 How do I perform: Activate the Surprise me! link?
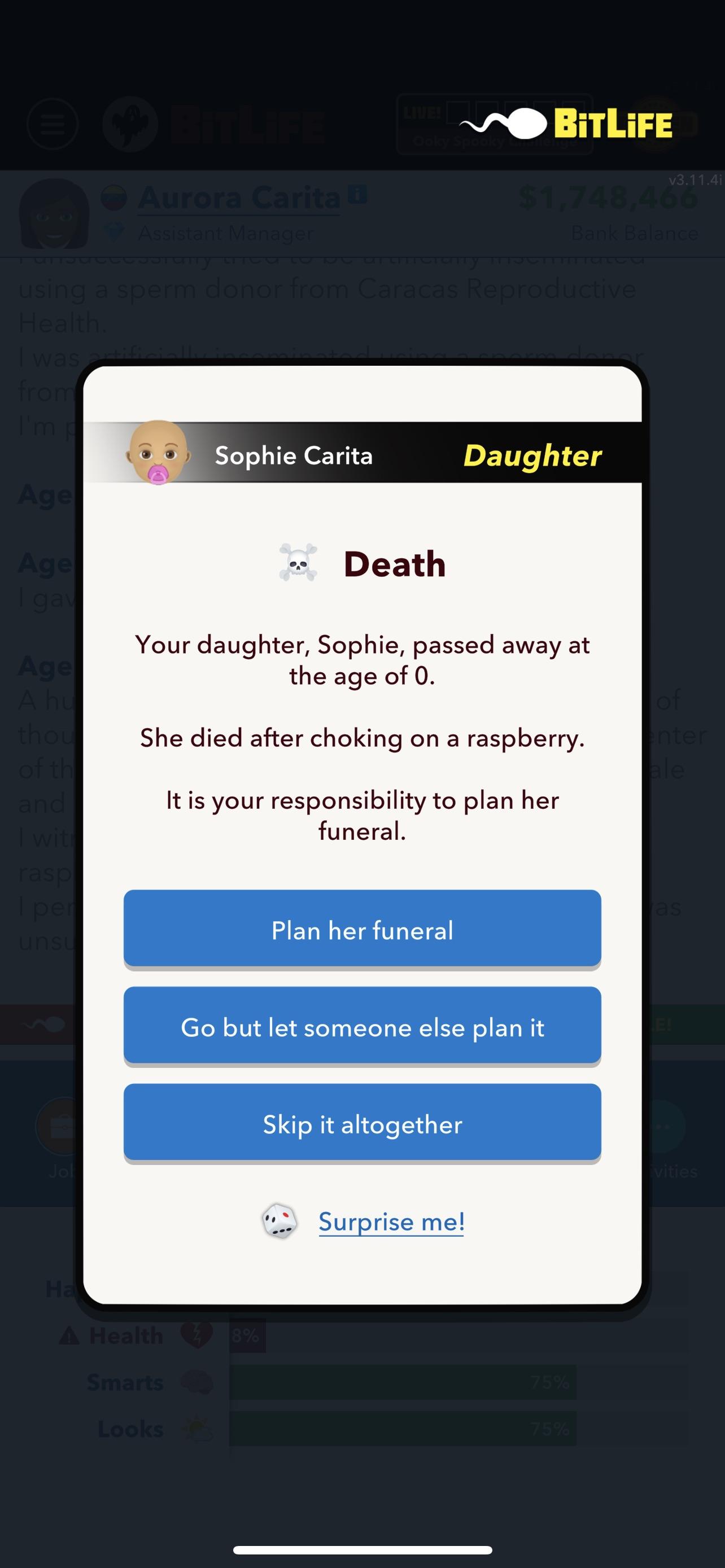pos(391,1221)
